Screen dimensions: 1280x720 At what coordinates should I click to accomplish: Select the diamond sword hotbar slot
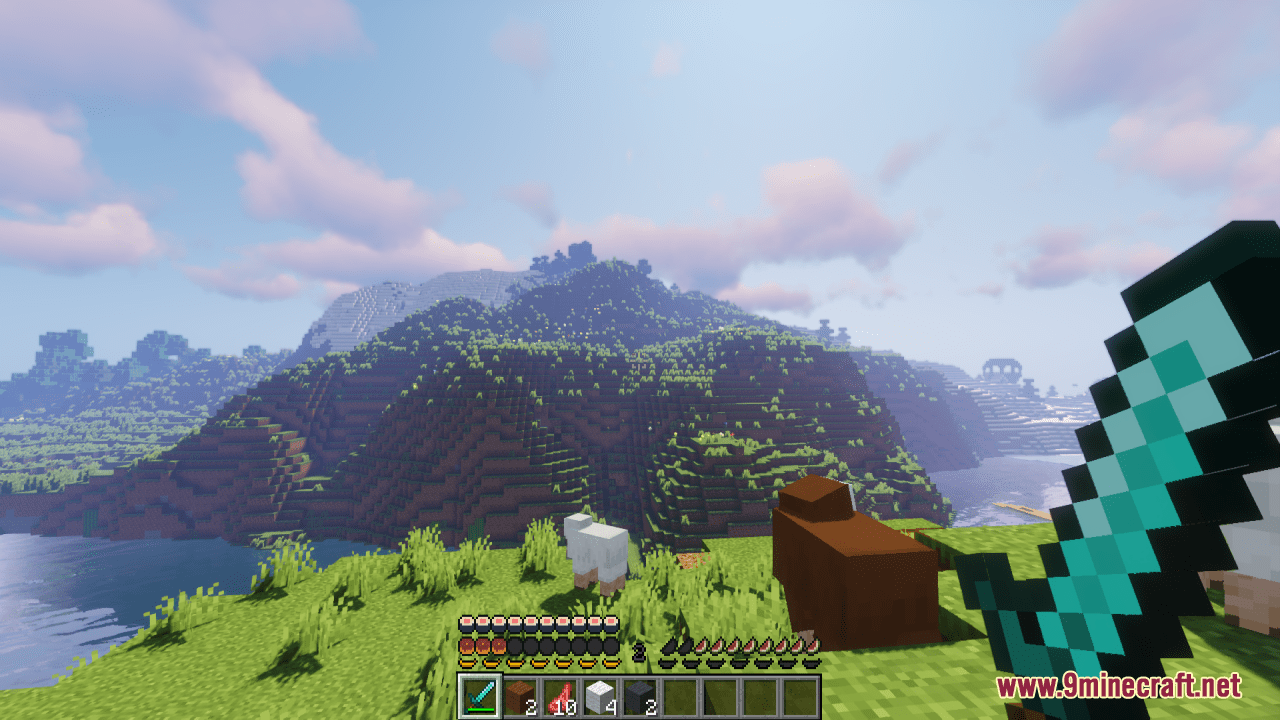click(x=479, y=696)
